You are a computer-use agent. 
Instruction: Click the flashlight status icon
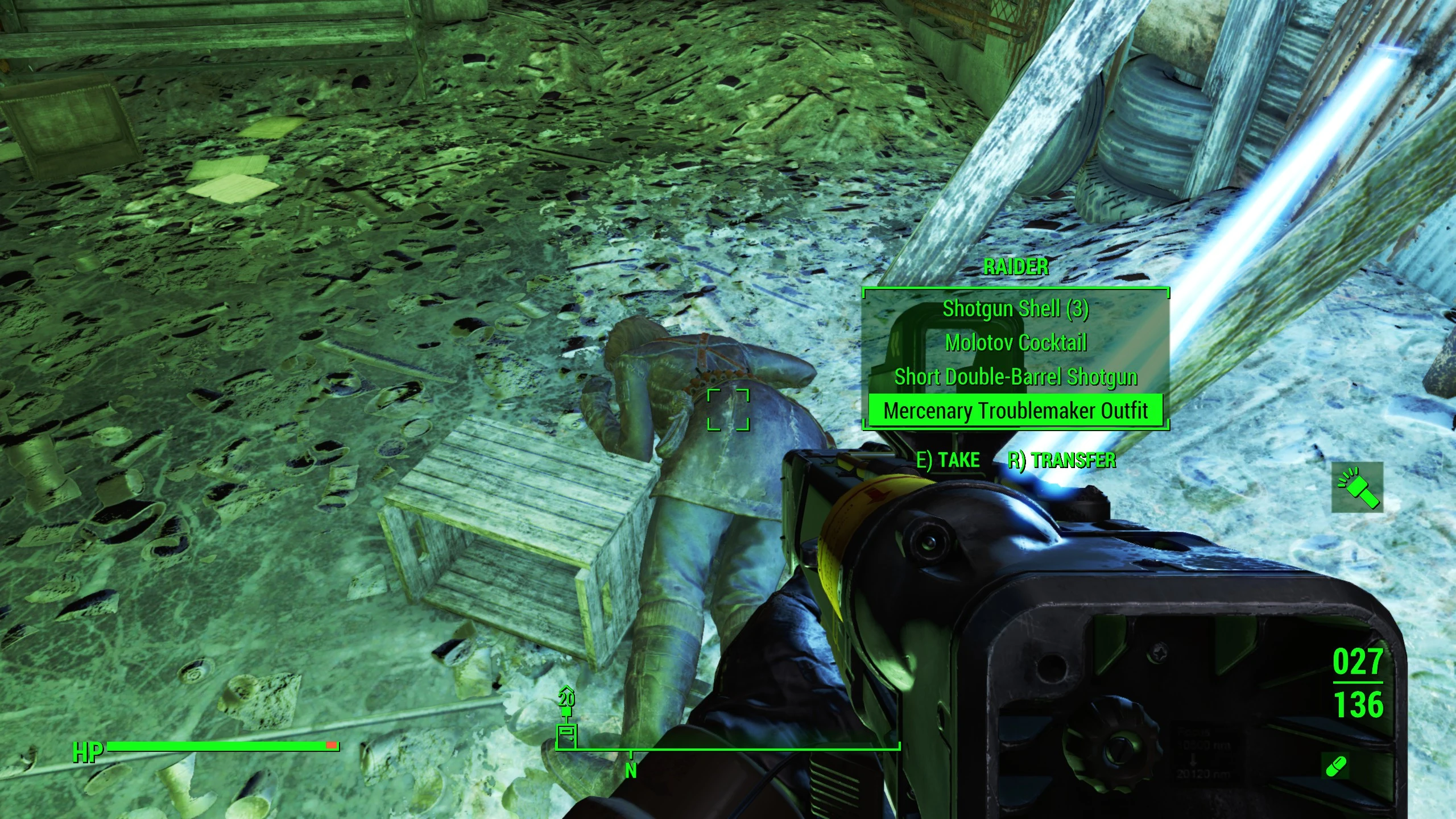tap(1358, 487)
